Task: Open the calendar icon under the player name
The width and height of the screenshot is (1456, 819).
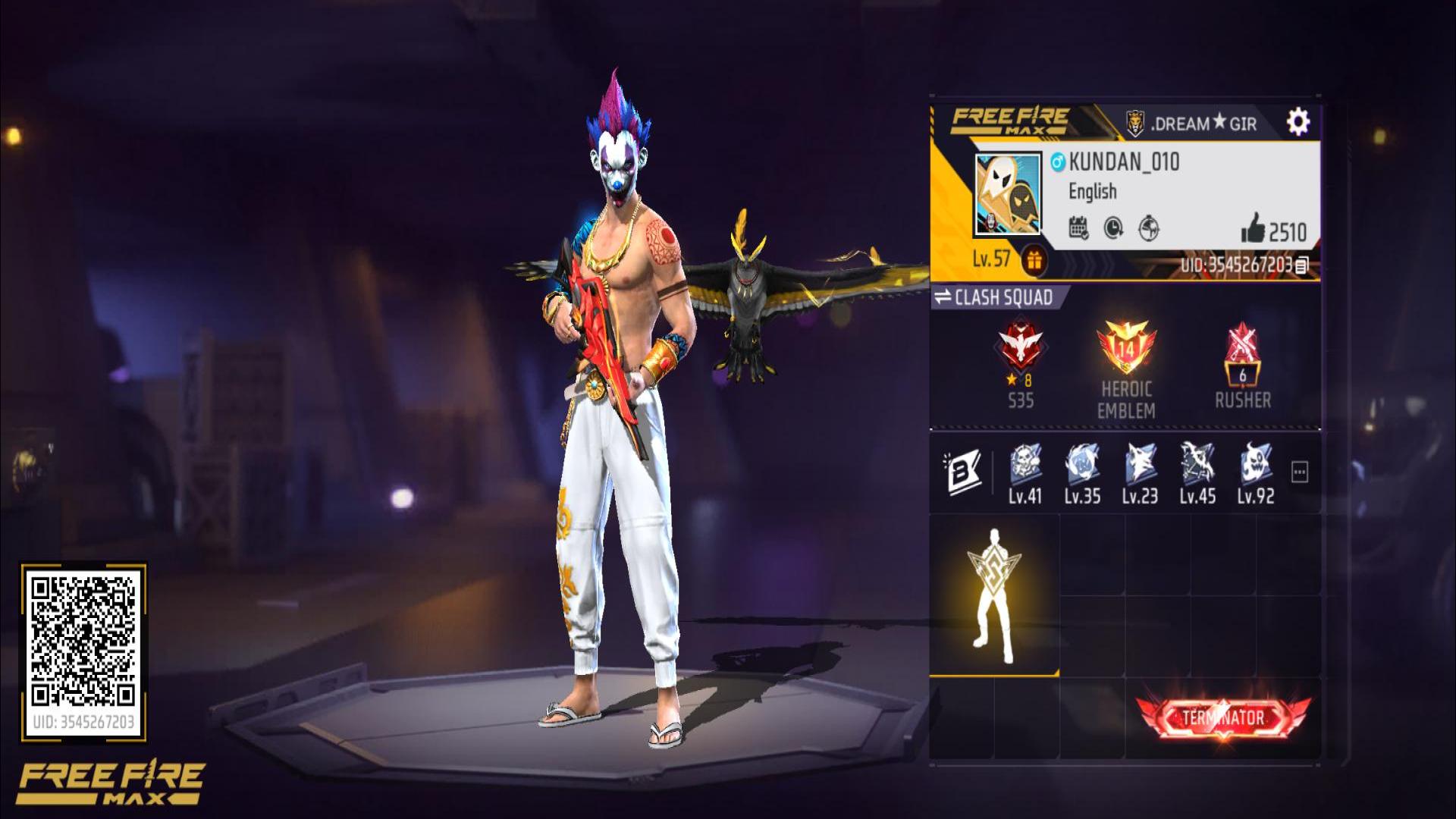Action: coord(1078,227)
